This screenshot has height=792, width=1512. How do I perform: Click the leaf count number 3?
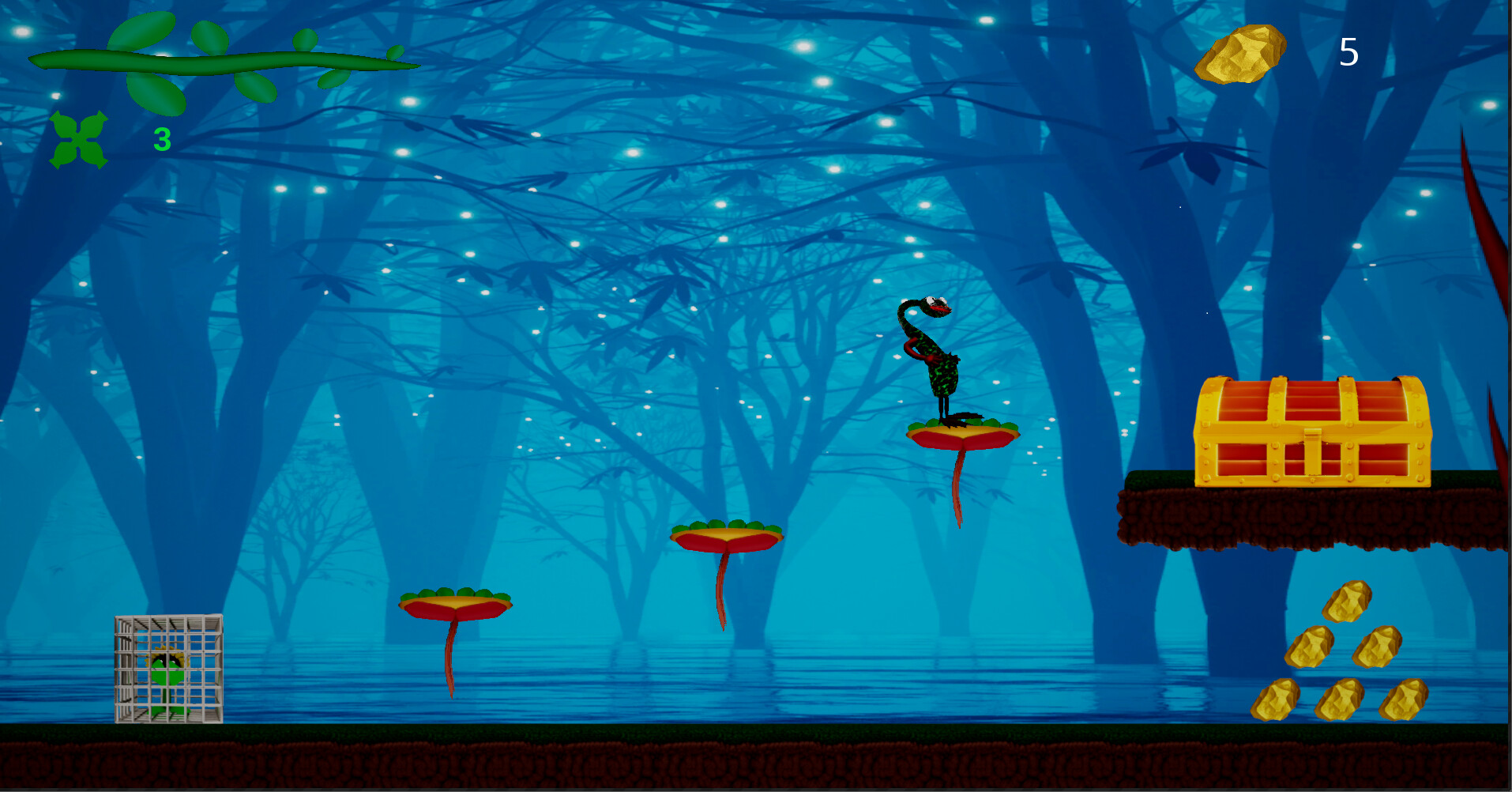161,138
